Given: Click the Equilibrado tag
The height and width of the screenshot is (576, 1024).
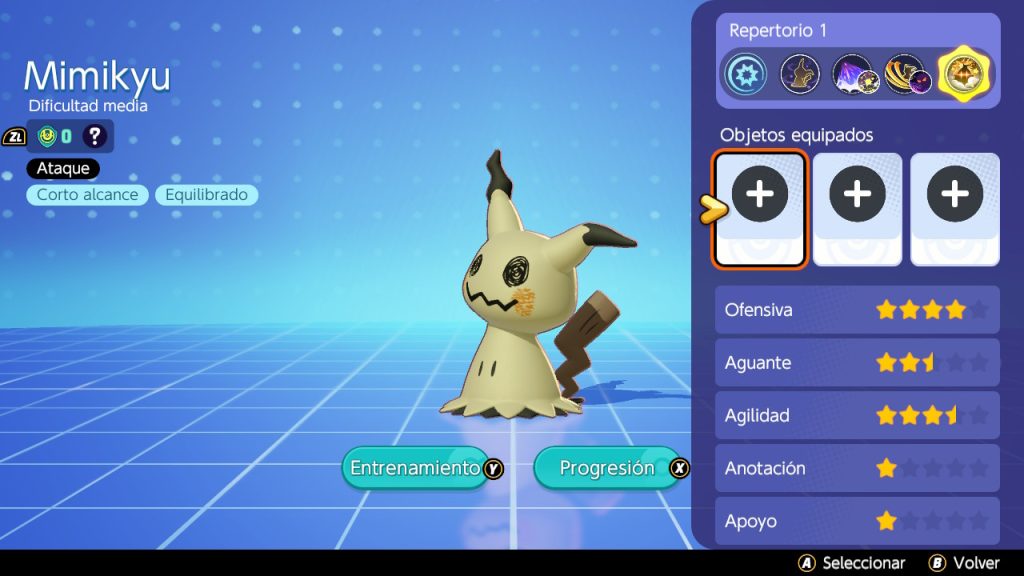Looking at the screenshot, I should click(206, 195).
